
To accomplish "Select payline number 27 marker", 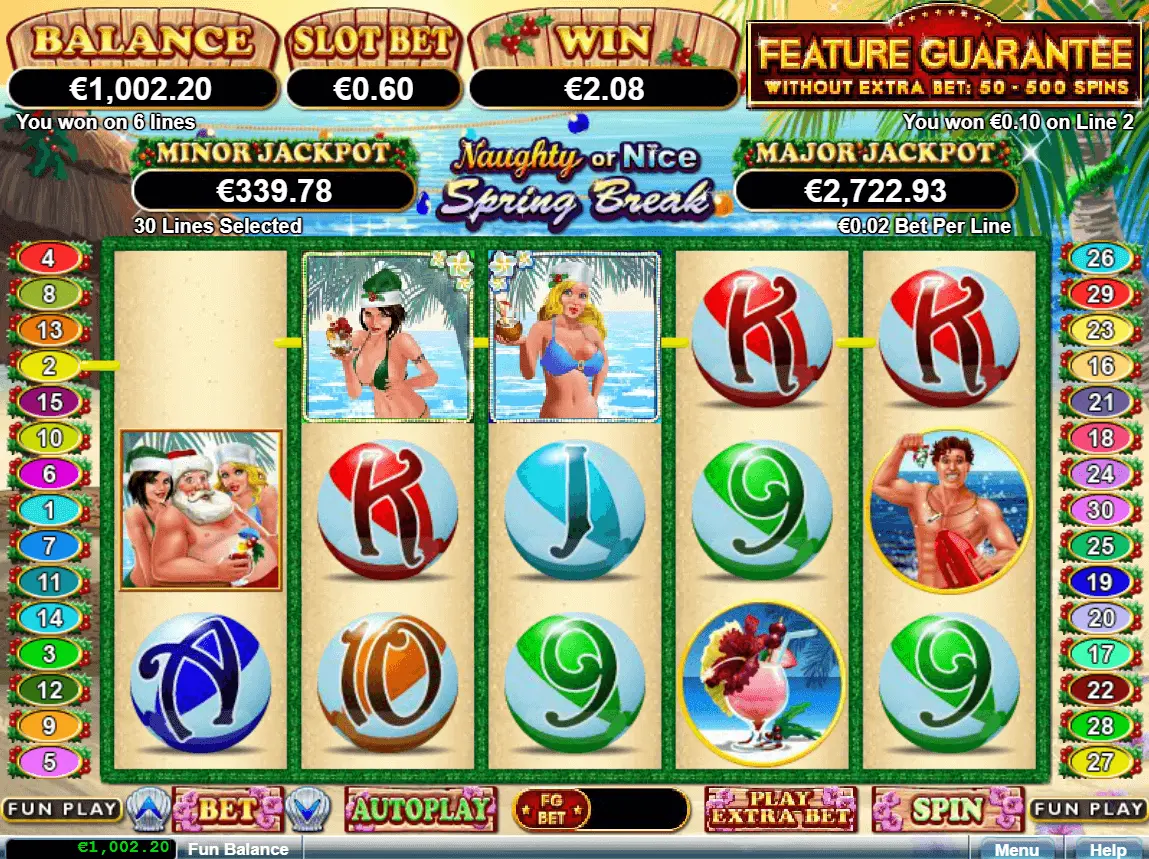I will pos(1100,761).
